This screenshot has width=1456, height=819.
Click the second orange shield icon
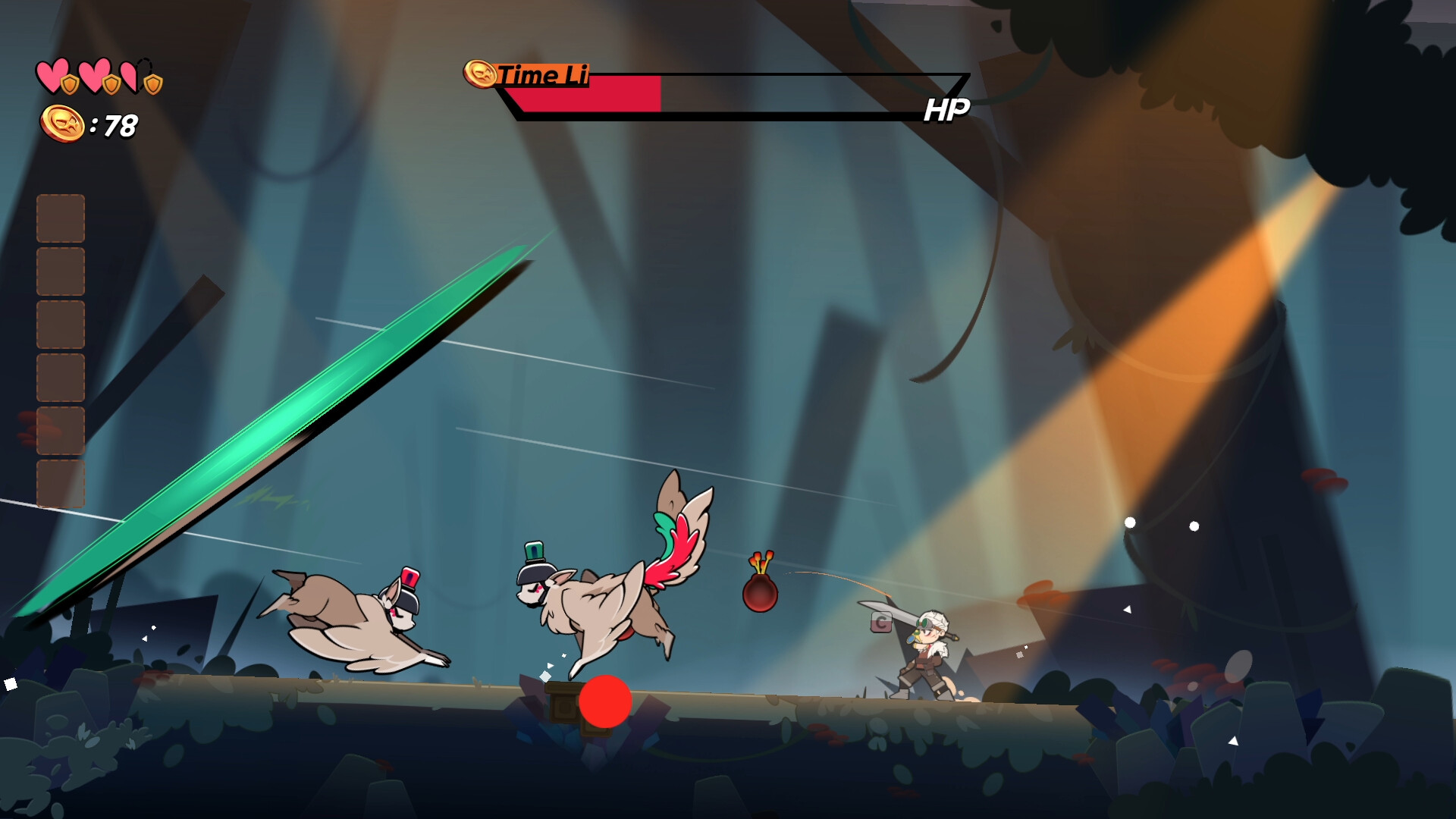111,85
